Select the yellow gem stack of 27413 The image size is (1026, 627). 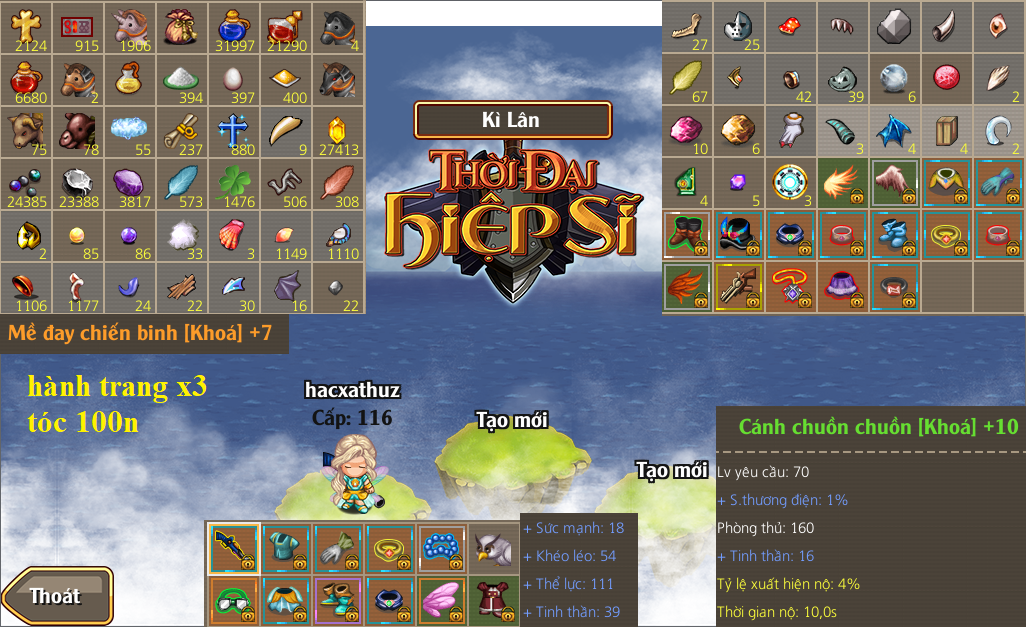pos(337,131)
